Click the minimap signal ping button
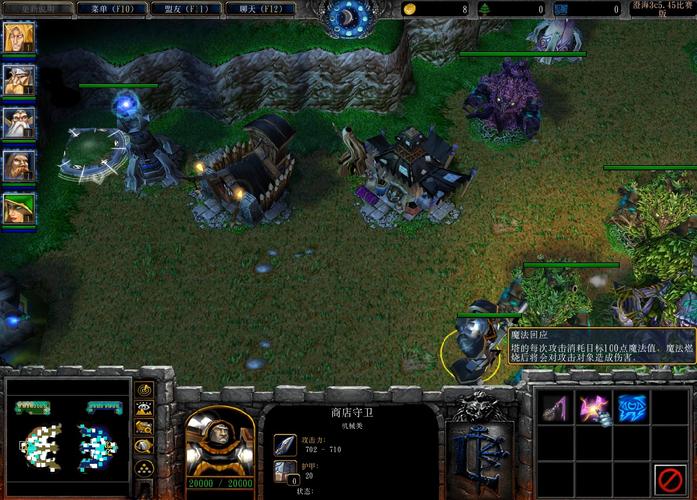The width and height of the screenshot is (697, 500). pos(144,389)
